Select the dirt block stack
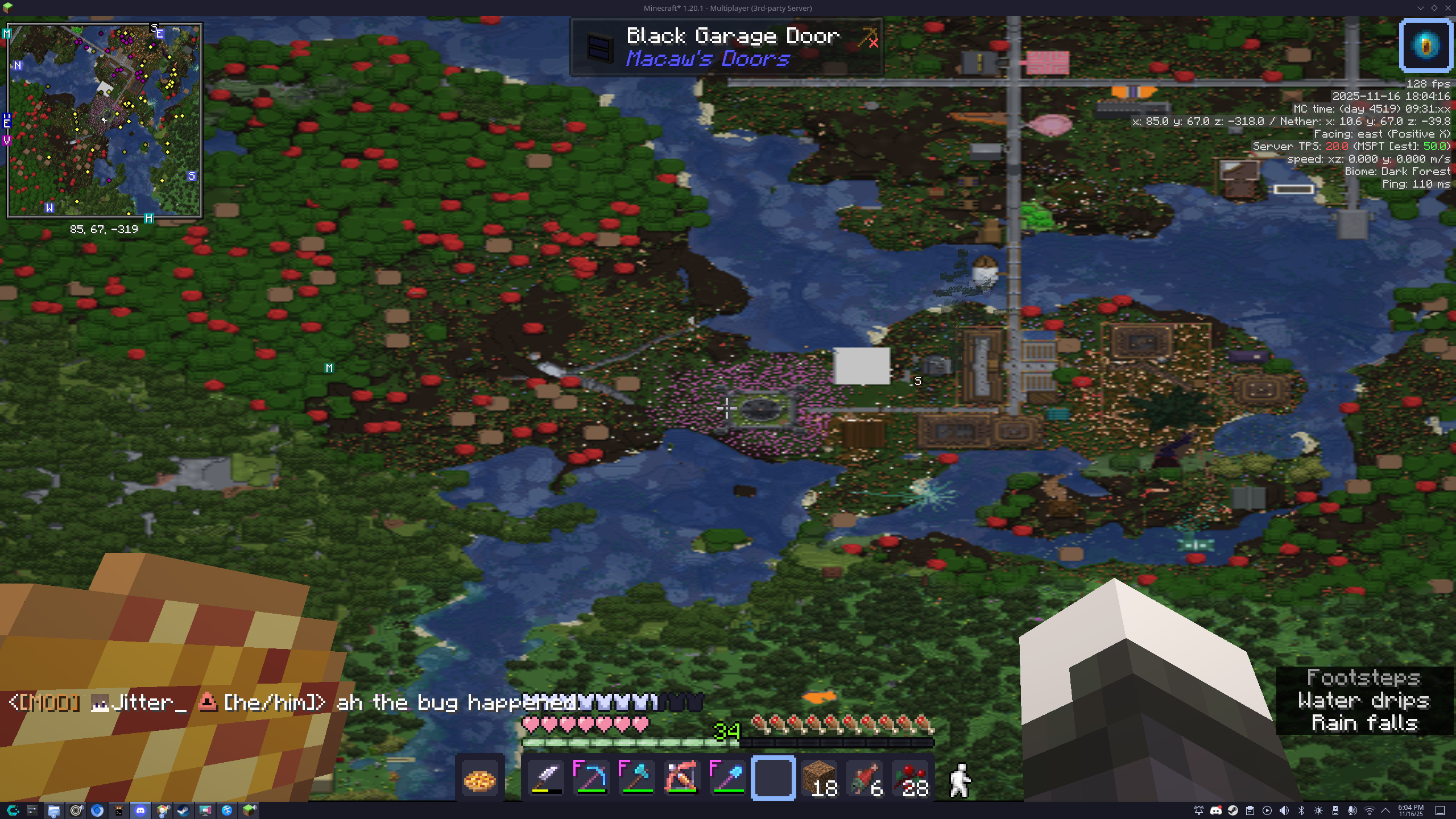1456x819 pixels. (x=819, y=778)
